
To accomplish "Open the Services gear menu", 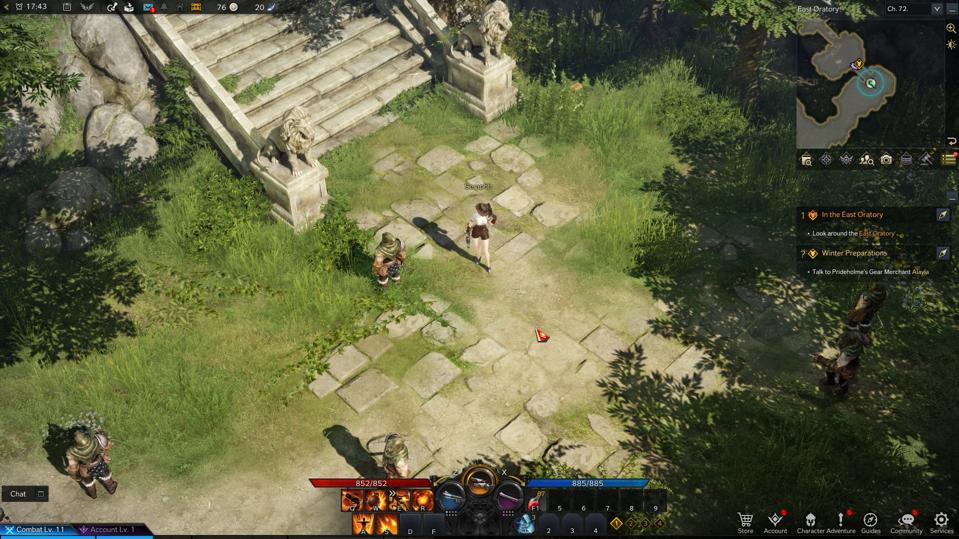I will click(941, 521).
